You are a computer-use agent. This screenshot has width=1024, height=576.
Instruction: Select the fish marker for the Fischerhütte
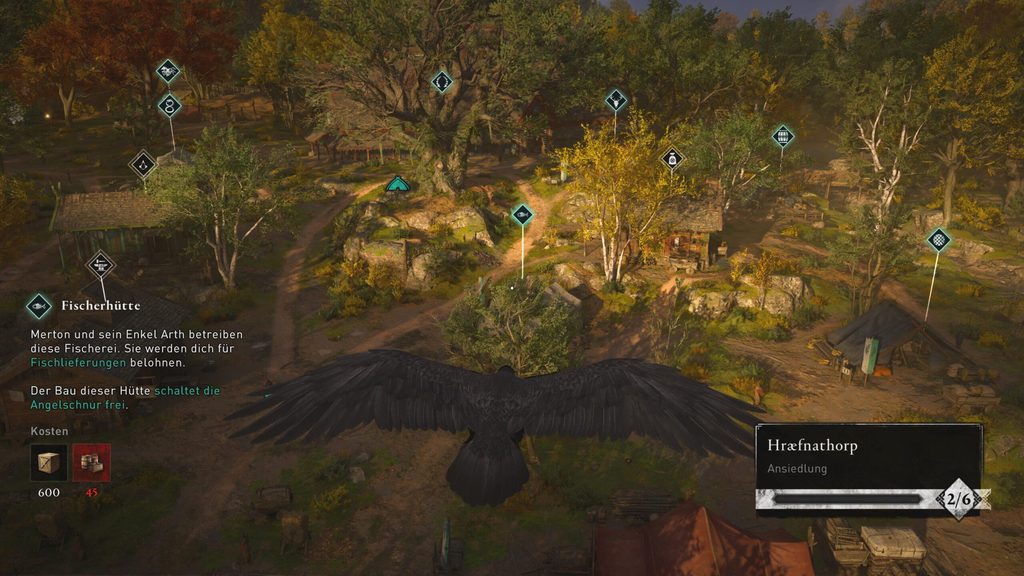[x=522, y=214]
